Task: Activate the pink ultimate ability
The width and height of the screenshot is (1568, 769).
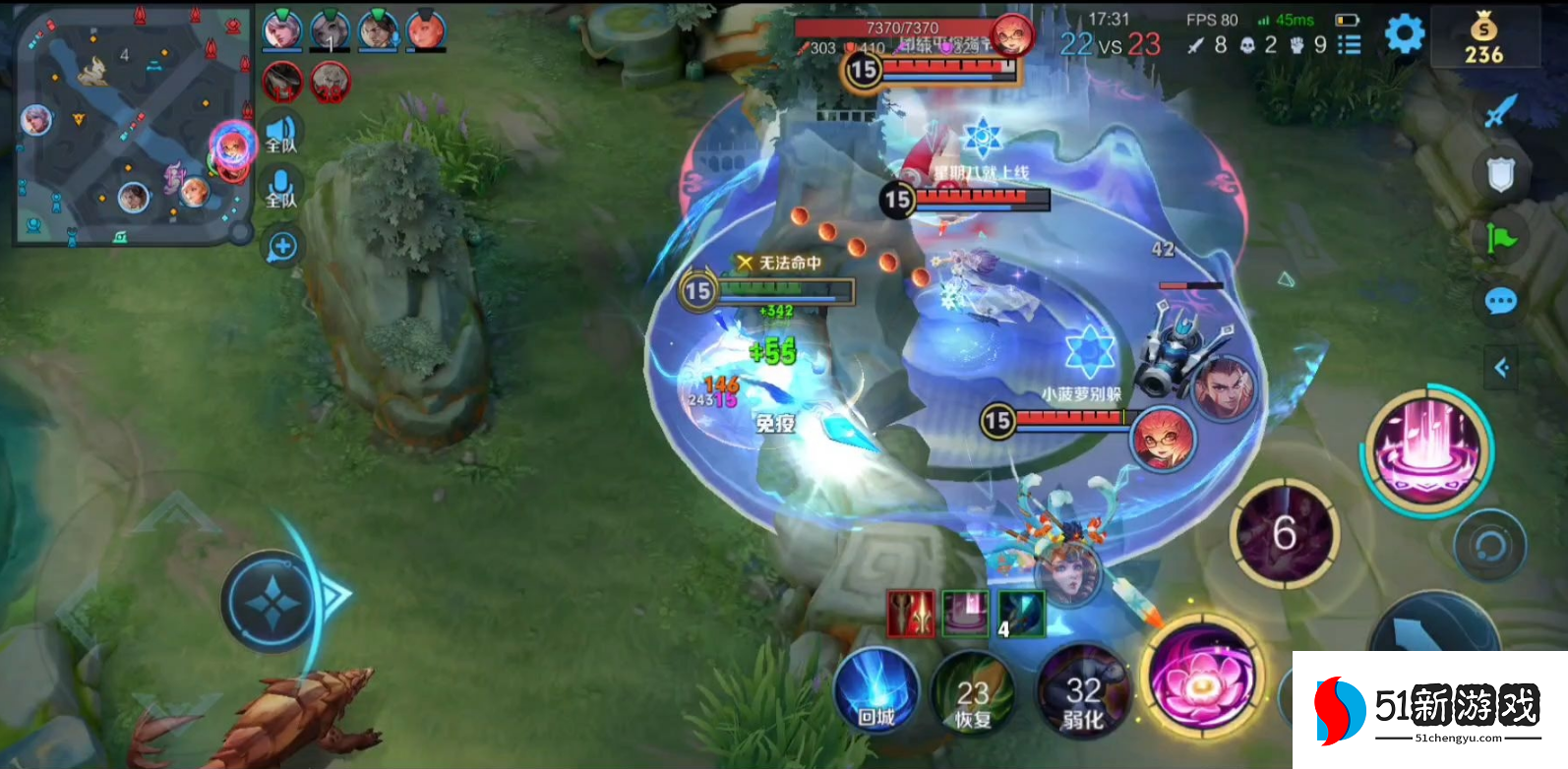Action: (1426, 447)
